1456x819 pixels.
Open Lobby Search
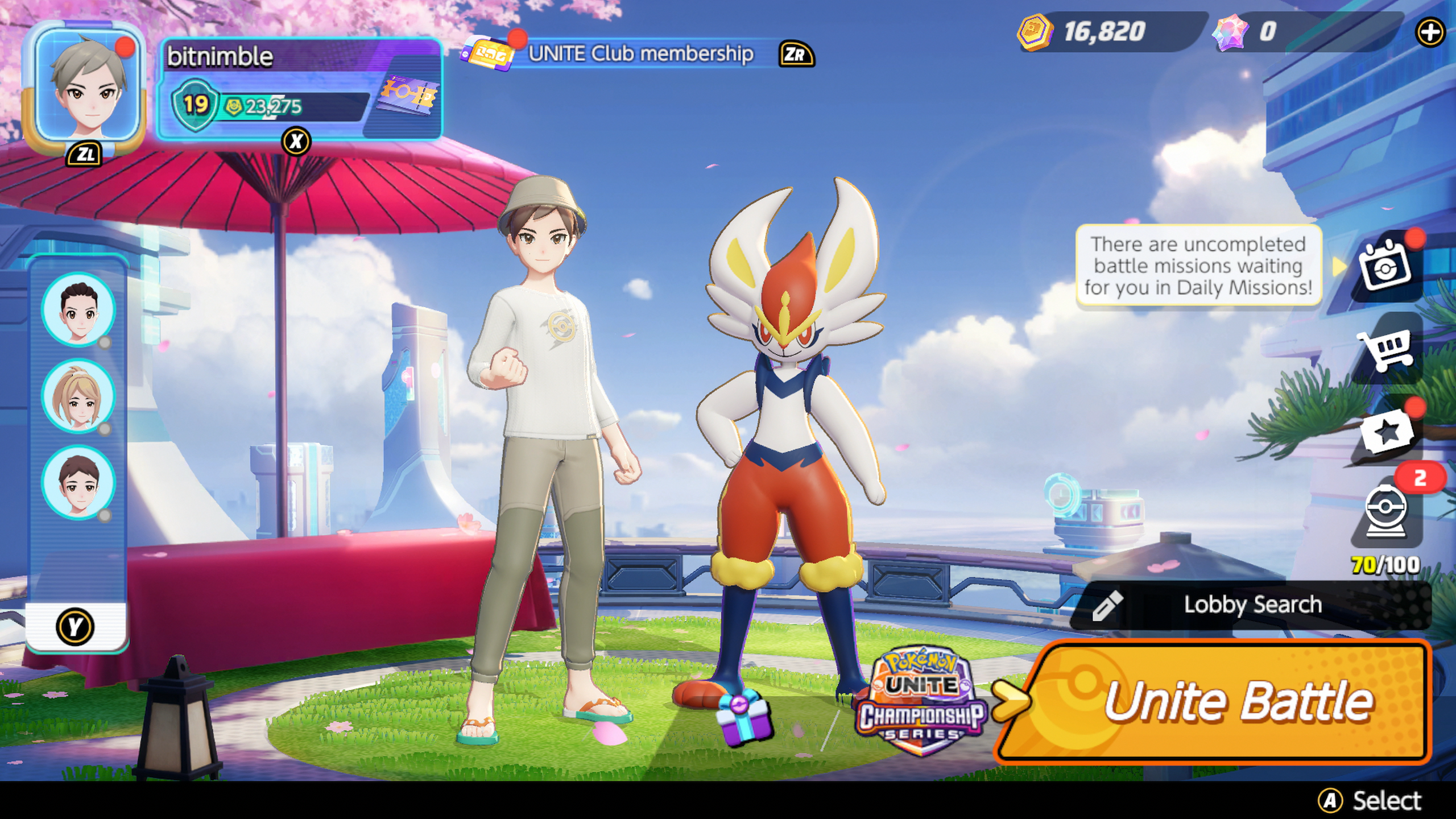click(x=1251, y=605)
